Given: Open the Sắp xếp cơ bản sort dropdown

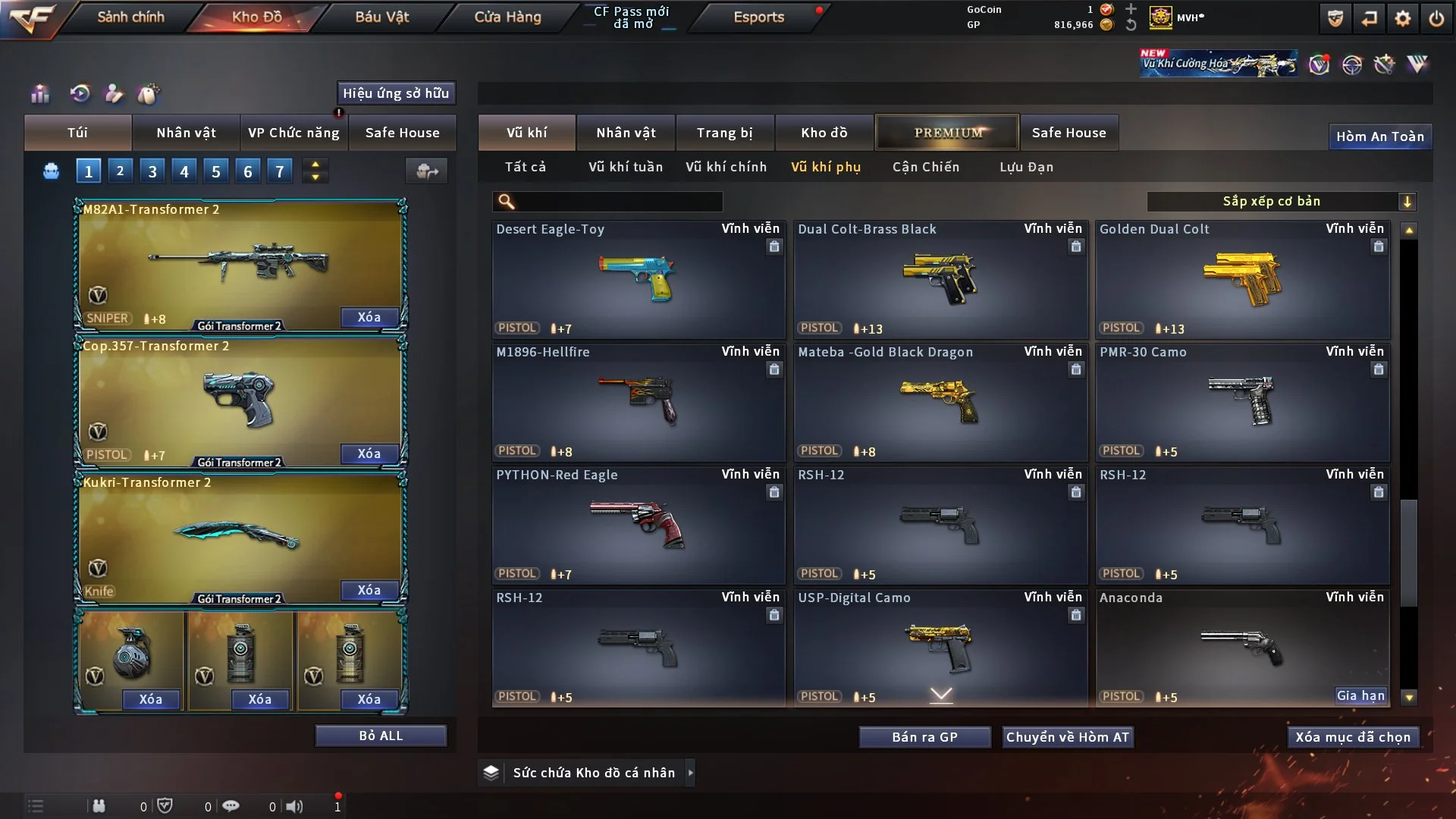Looking at the screenshot, I should 1281,202.
